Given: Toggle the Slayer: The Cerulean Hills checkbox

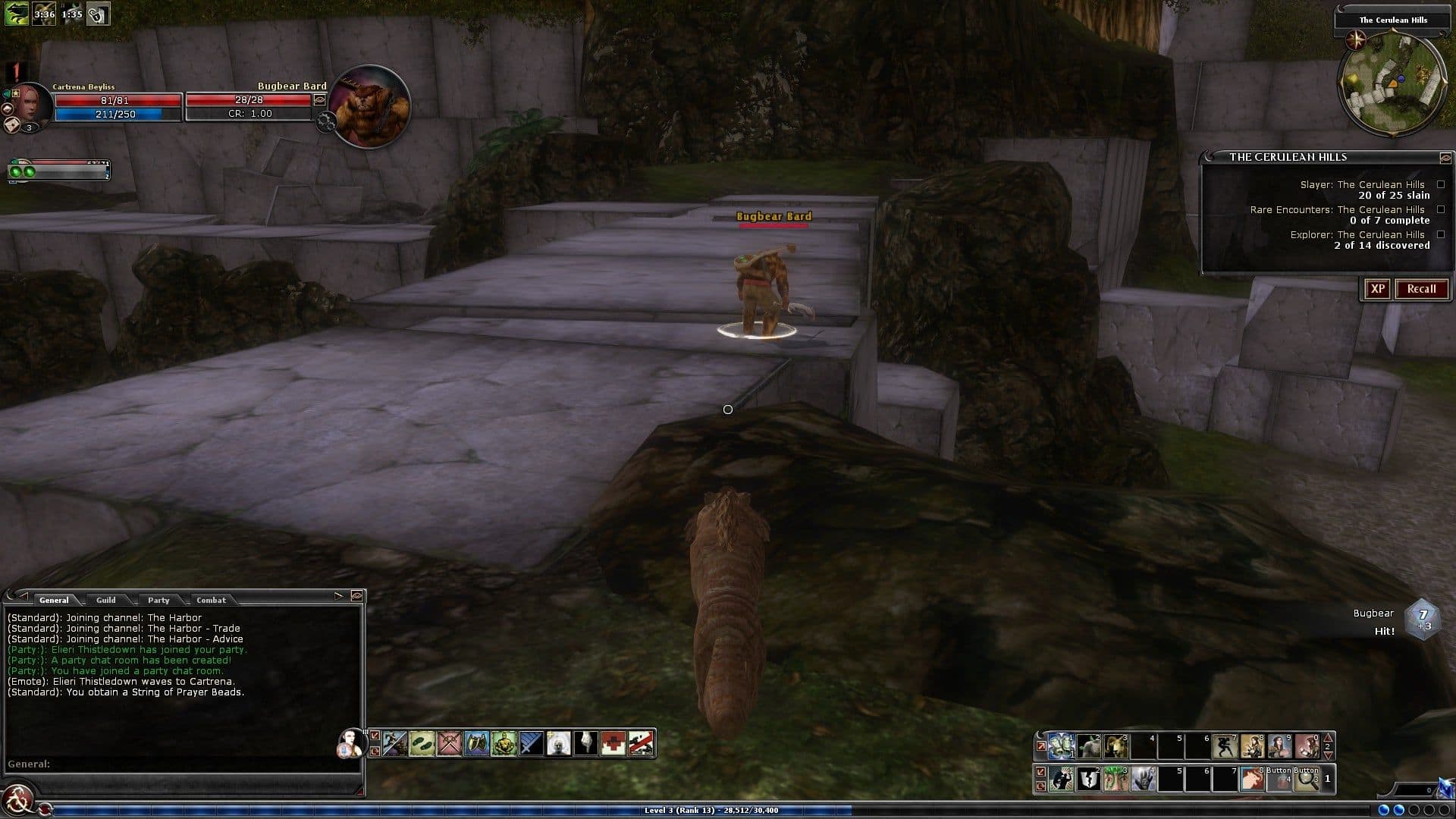Looking at the screenshot, I should pos(1441,184).
